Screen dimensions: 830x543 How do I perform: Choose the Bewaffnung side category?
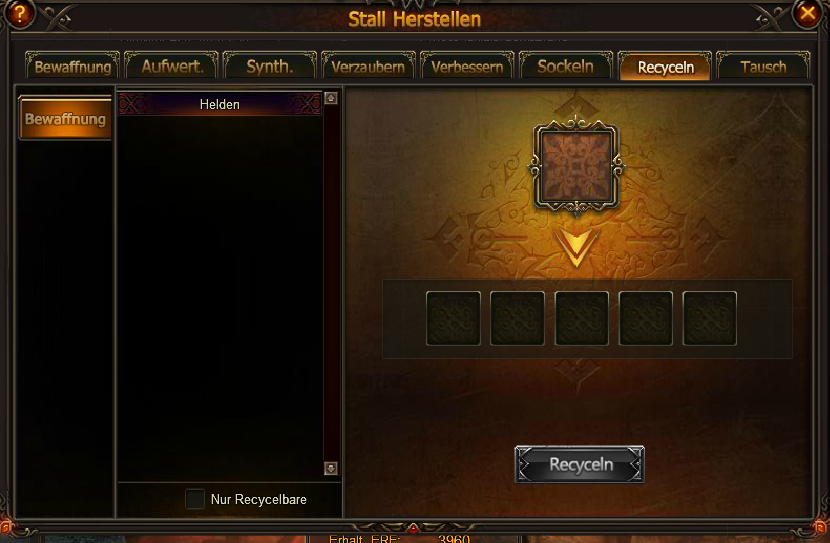point(65,119)
